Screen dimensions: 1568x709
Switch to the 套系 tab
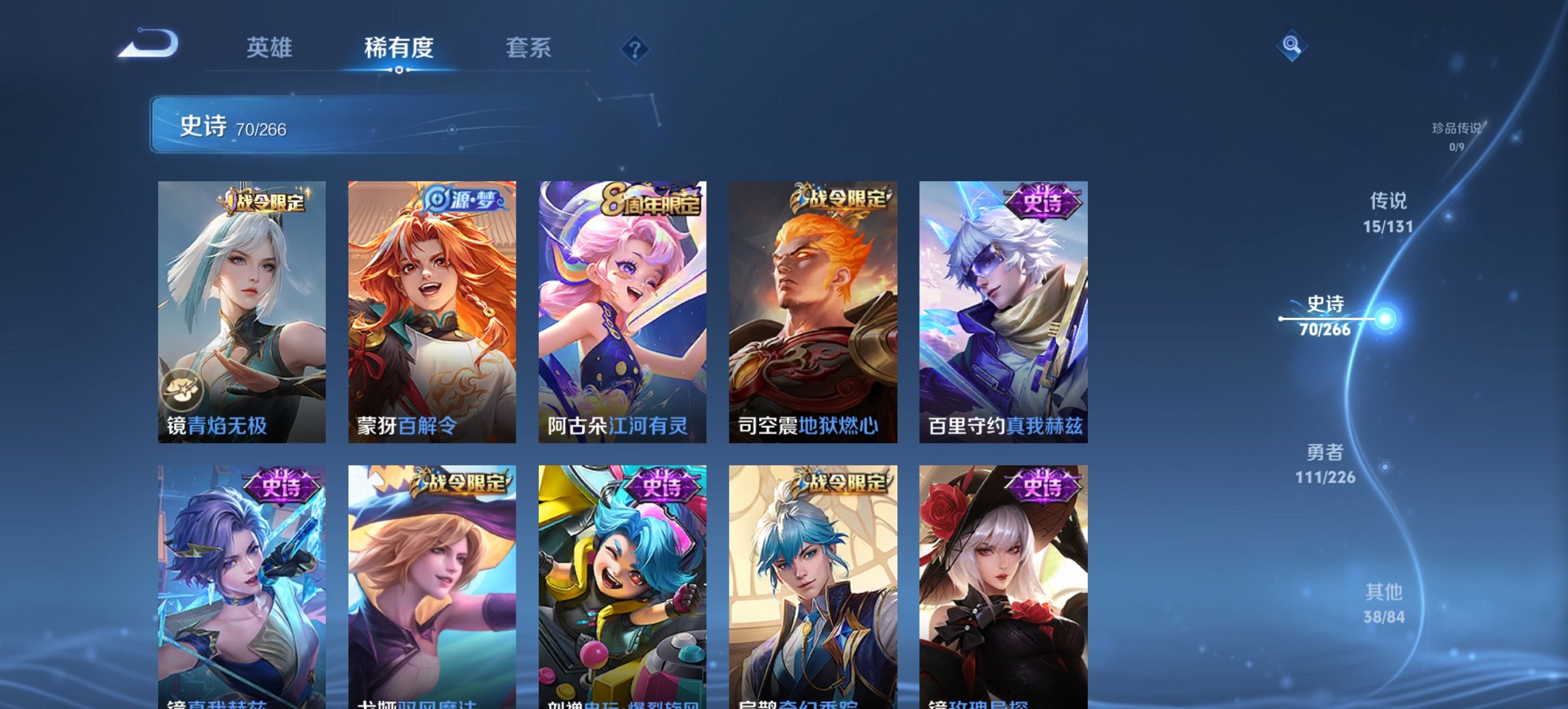point(529,46)
